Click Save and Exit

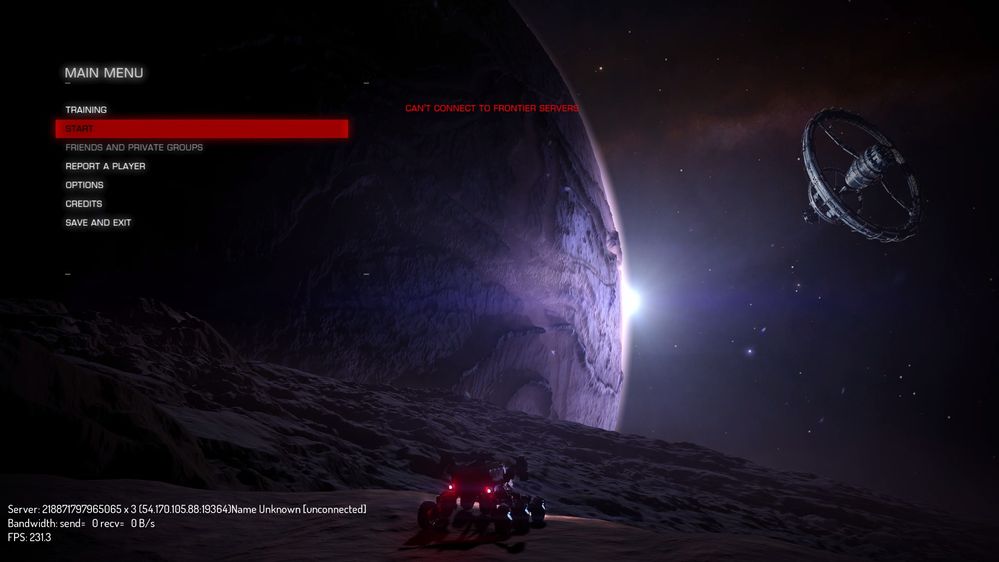coord(98,223)
